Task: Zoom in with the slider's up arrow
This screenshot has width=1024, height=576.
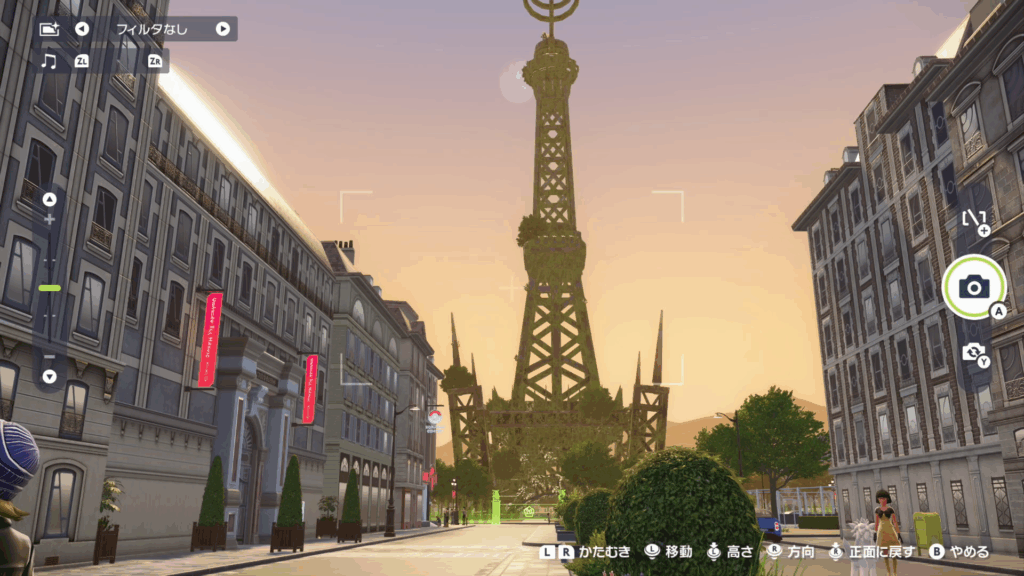Action: click(x=50, y=199)
